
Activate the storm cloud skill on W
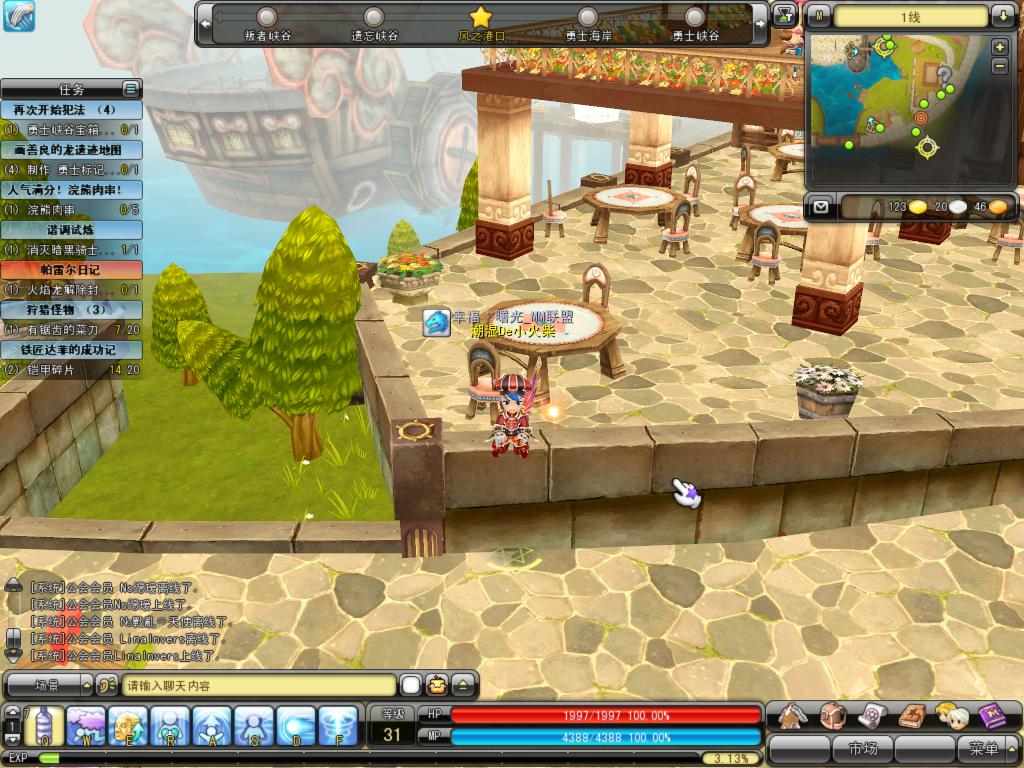pyautogui.click(x=86, y=726)
